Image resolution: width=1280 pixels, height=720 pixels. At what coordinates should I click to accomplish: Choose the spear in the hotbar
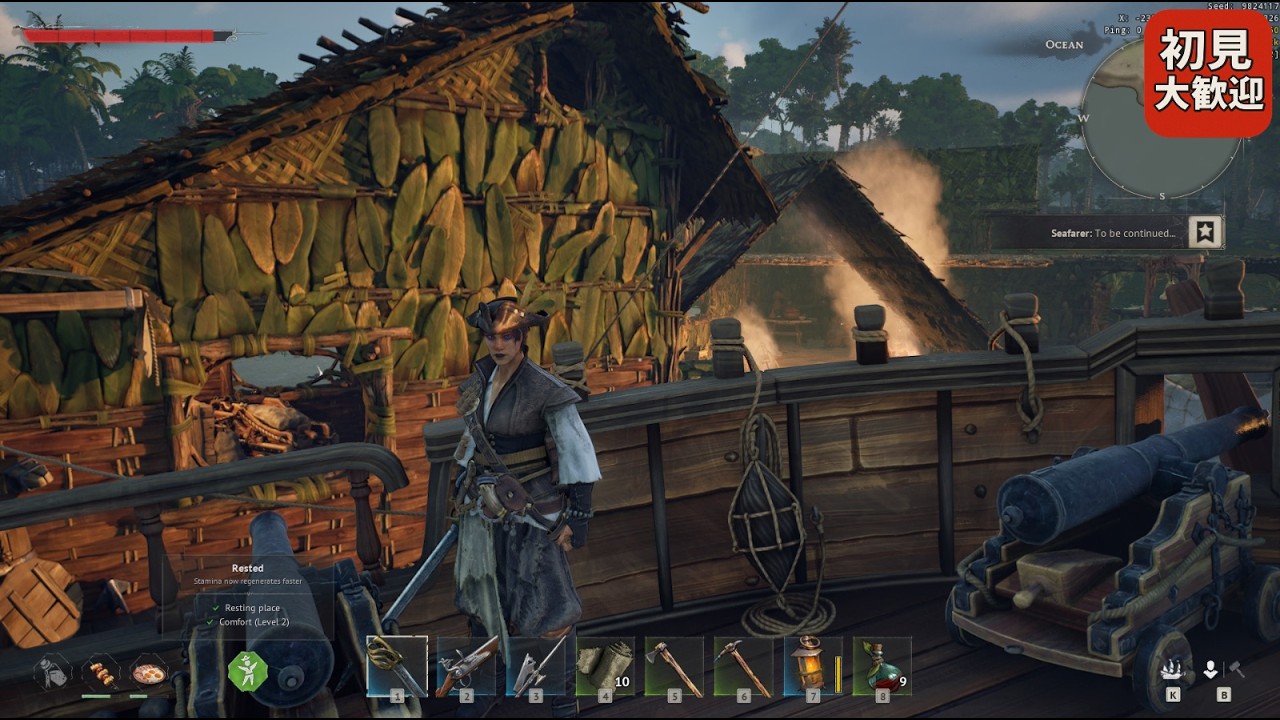pos(536,666)
